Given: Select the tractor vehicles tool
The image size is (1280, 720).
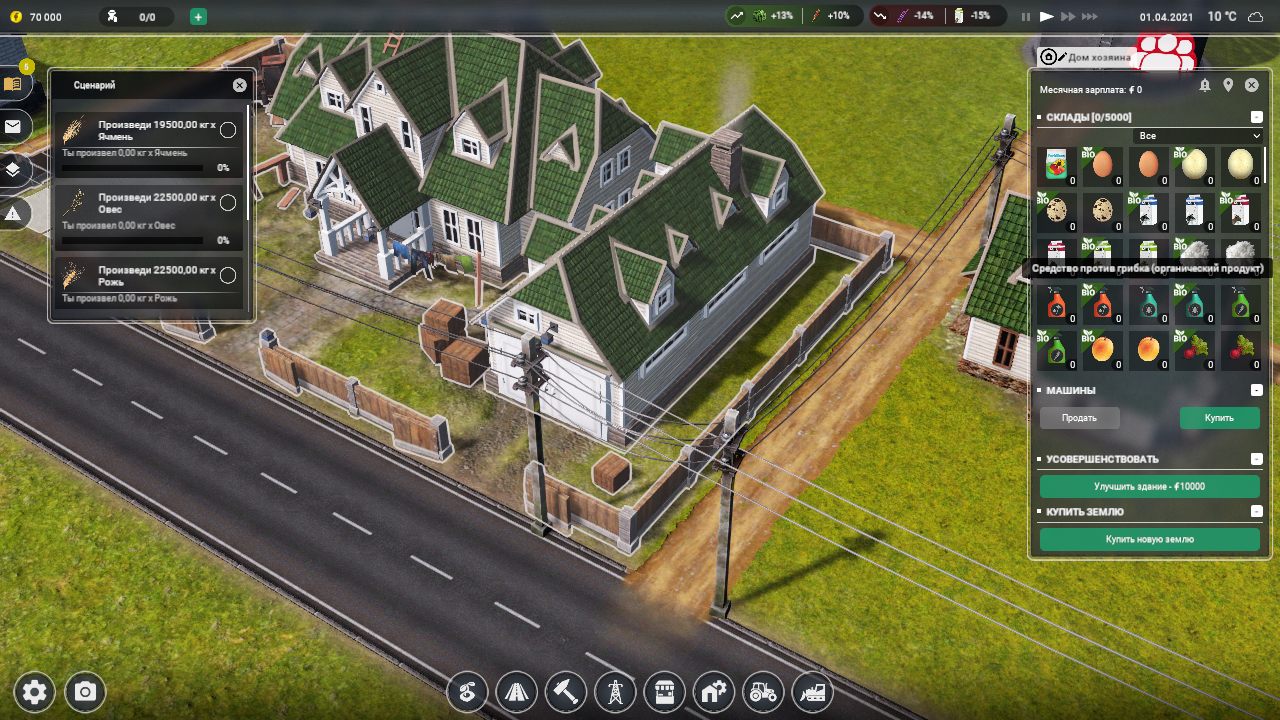Looking at the screenshot, I should tap(763, 692).
